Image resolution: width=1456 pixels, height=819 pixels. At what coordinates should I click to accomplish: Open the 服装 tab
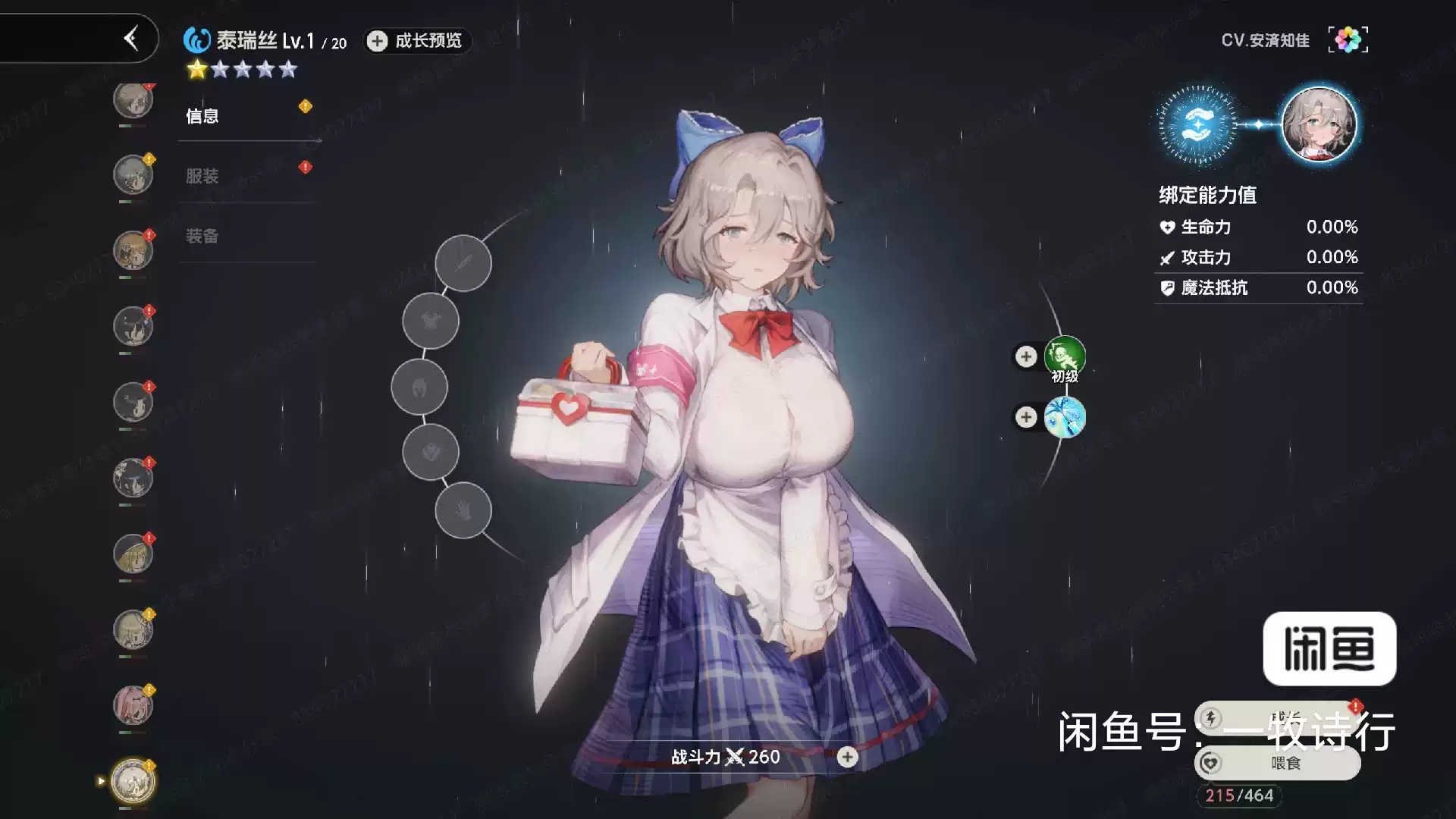click(201, 175)
